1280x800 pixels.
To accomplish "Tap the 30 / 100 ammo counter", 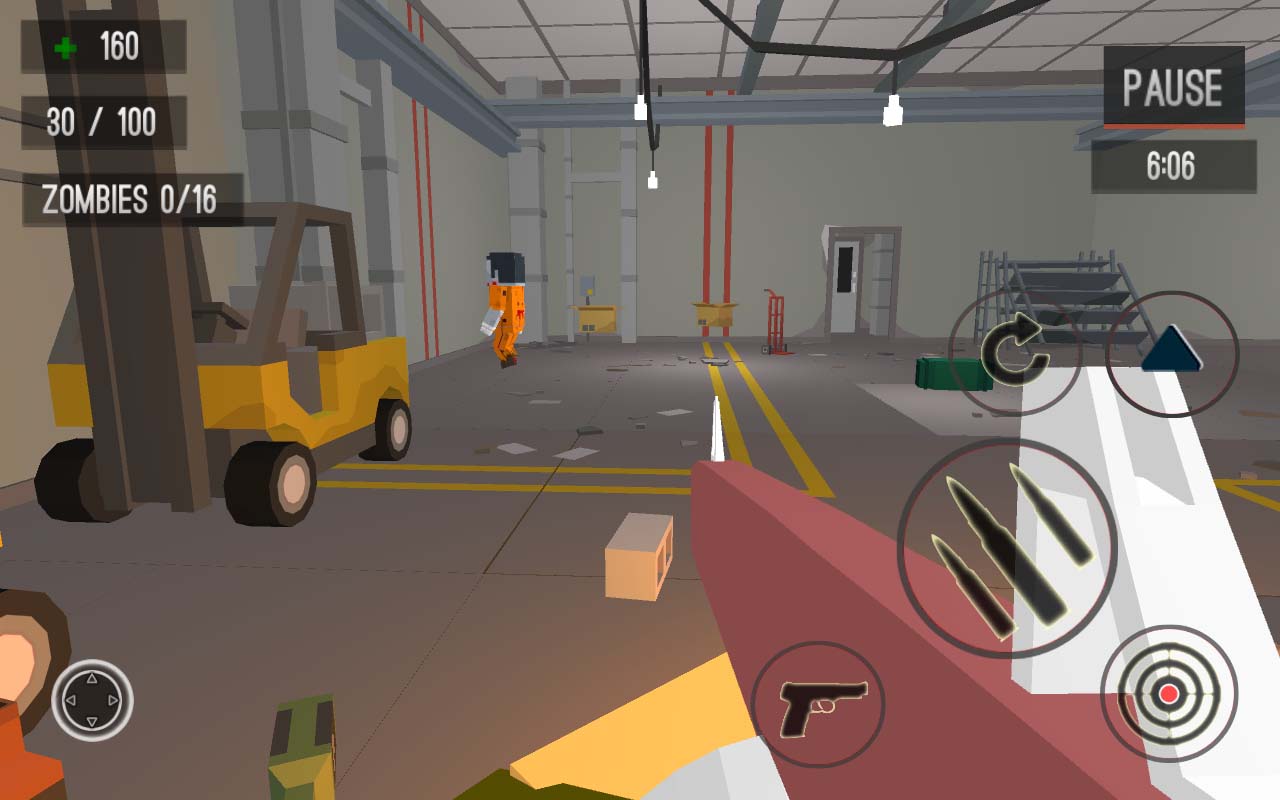I will click(106, 121).
